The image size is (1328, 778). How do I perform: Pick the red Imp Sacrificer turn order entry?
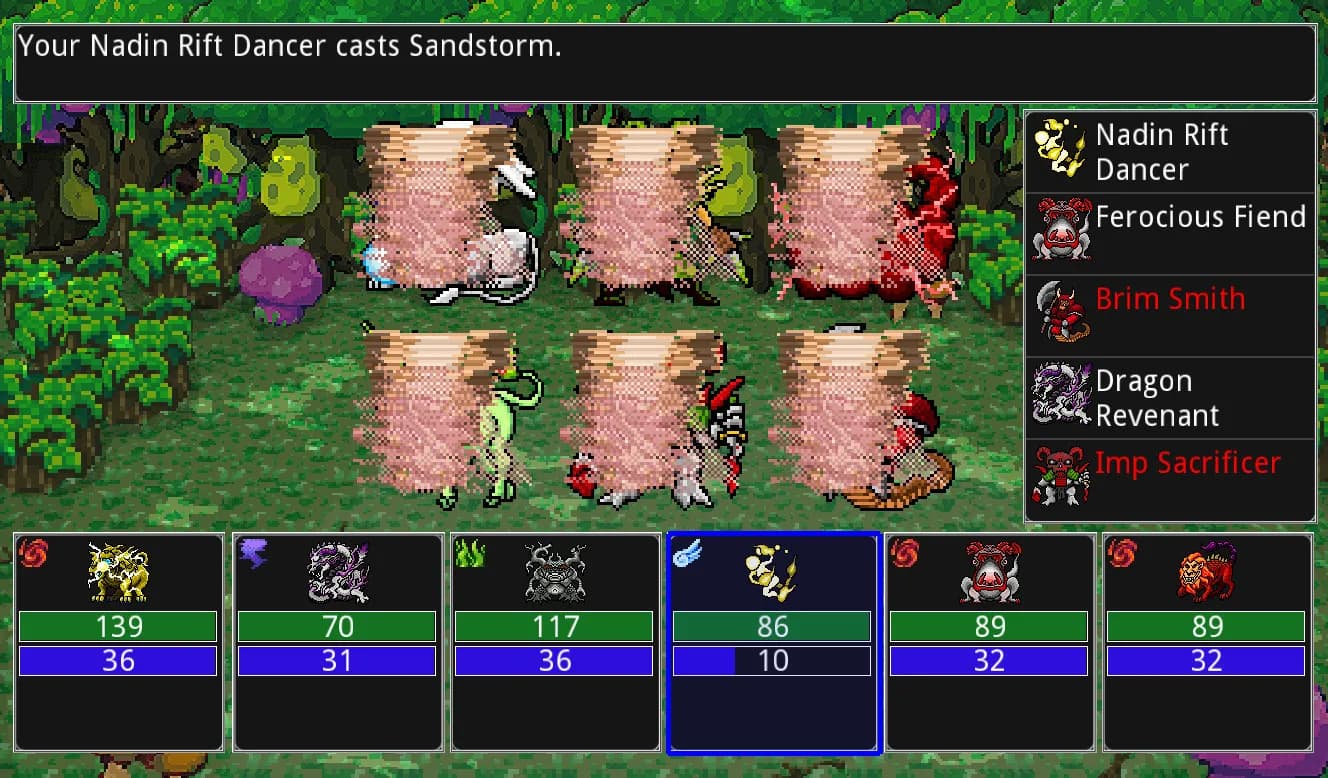(1169, 479)
